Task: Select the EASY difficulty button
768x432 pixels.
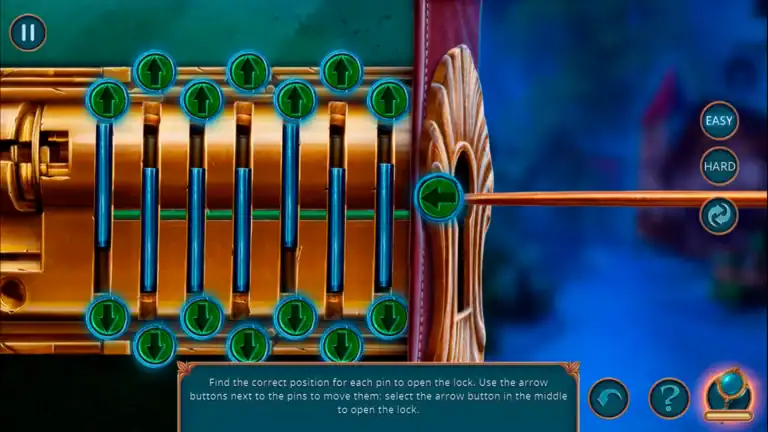Action: click(719, 121)
